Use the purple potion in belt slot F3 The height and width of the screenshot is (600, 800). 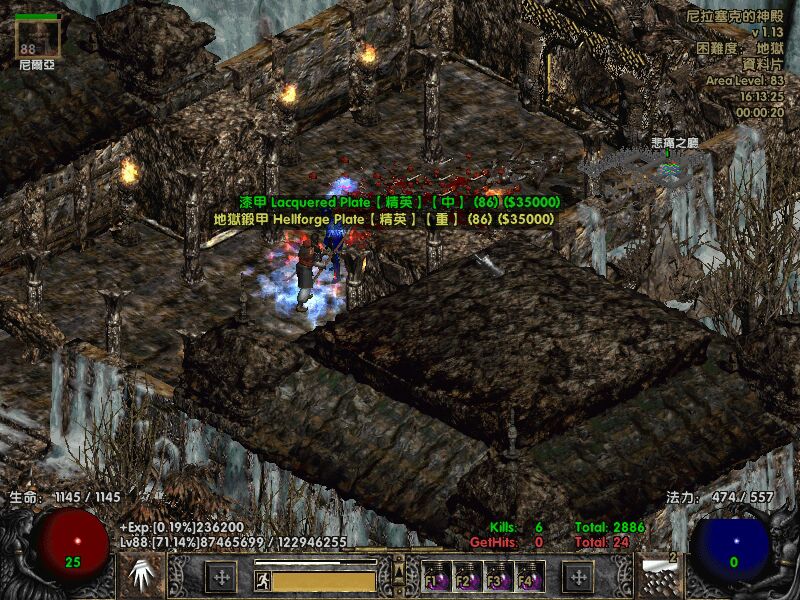pos(496,577)
